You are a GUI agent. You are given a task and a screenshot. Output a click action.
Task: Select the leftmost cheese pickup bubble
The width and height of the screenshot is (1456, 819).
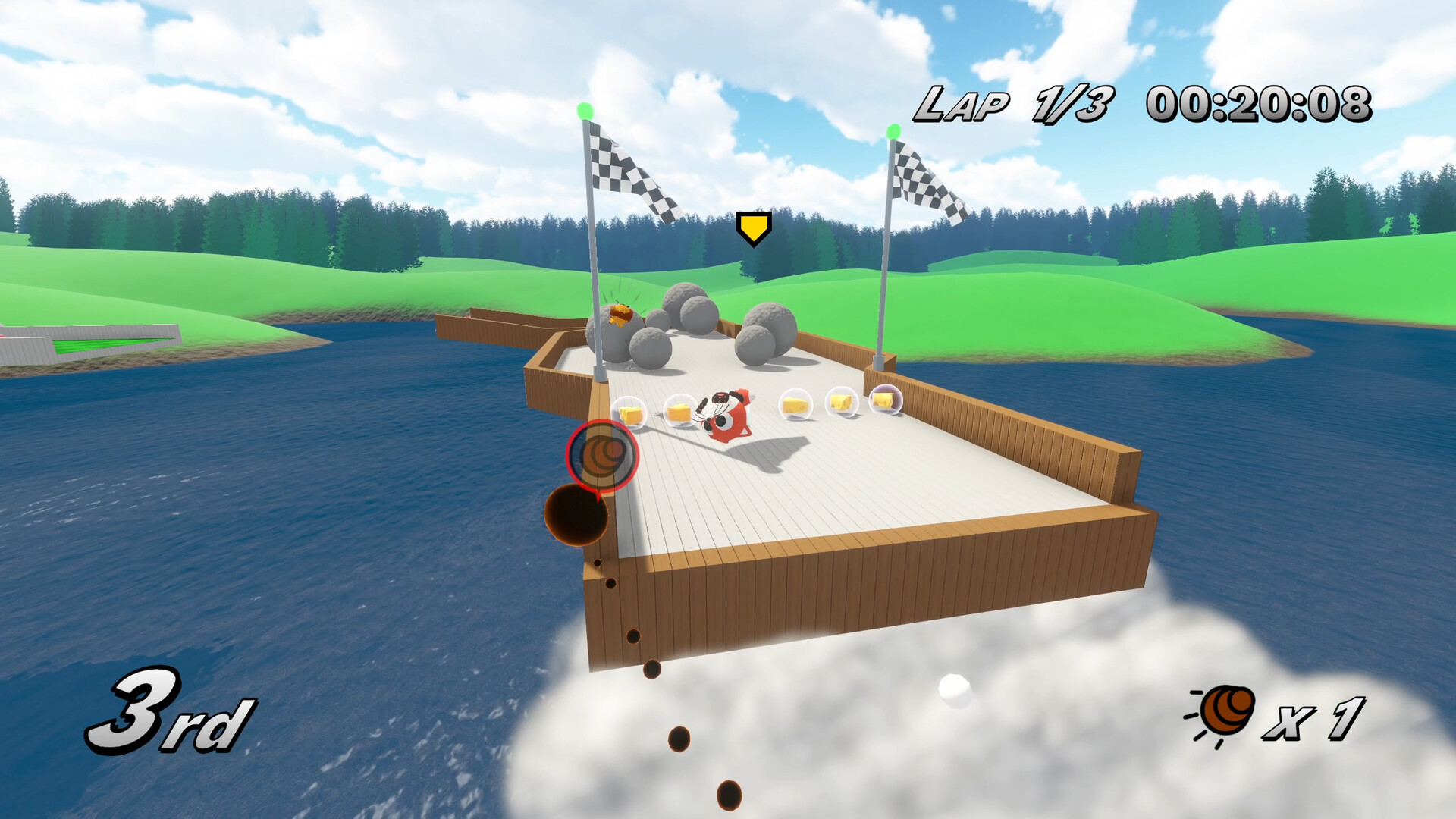click(629, 413)
